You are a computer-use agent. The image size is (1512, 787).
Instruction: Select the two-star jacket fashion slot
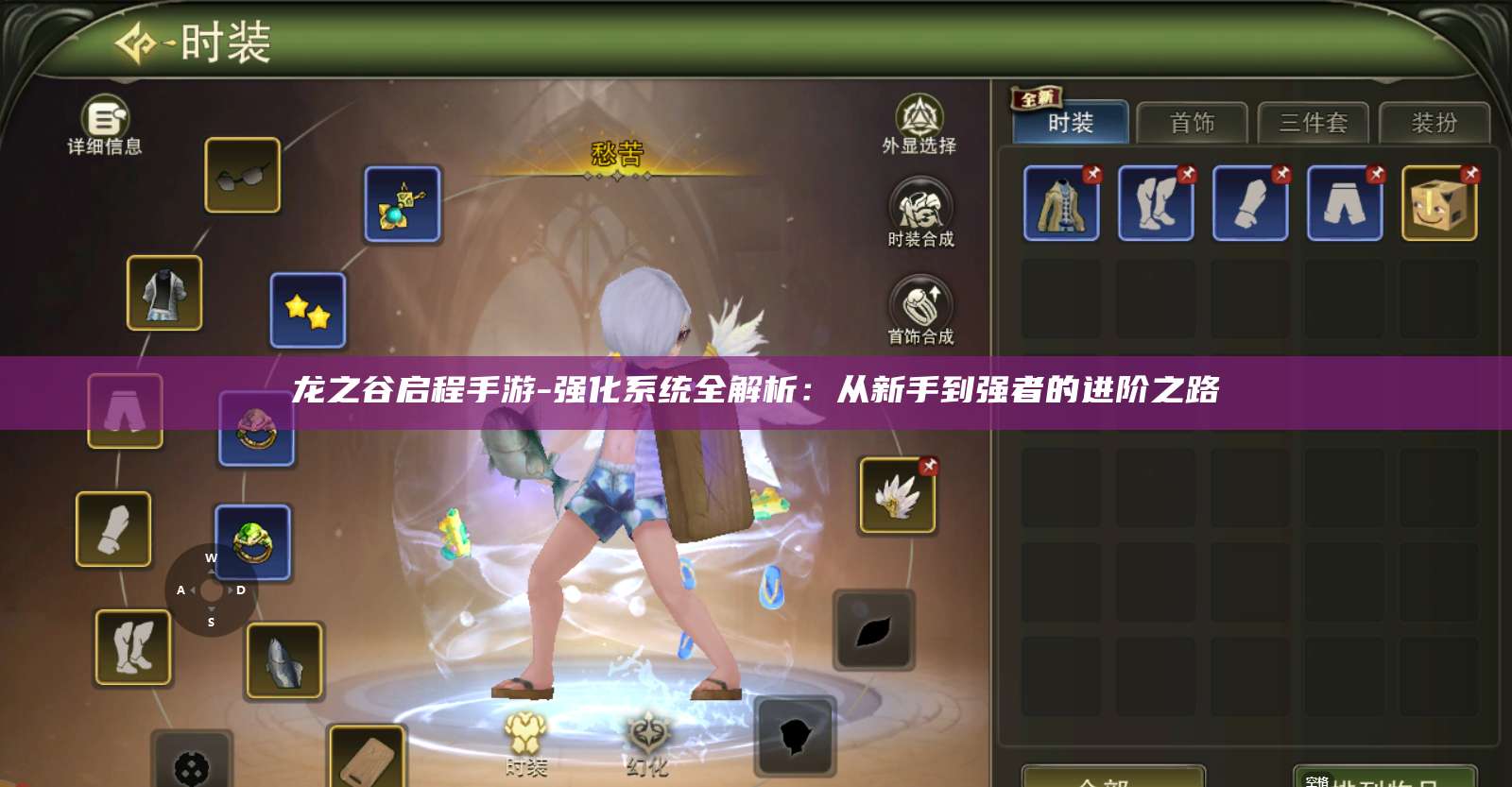coord(307,313)
